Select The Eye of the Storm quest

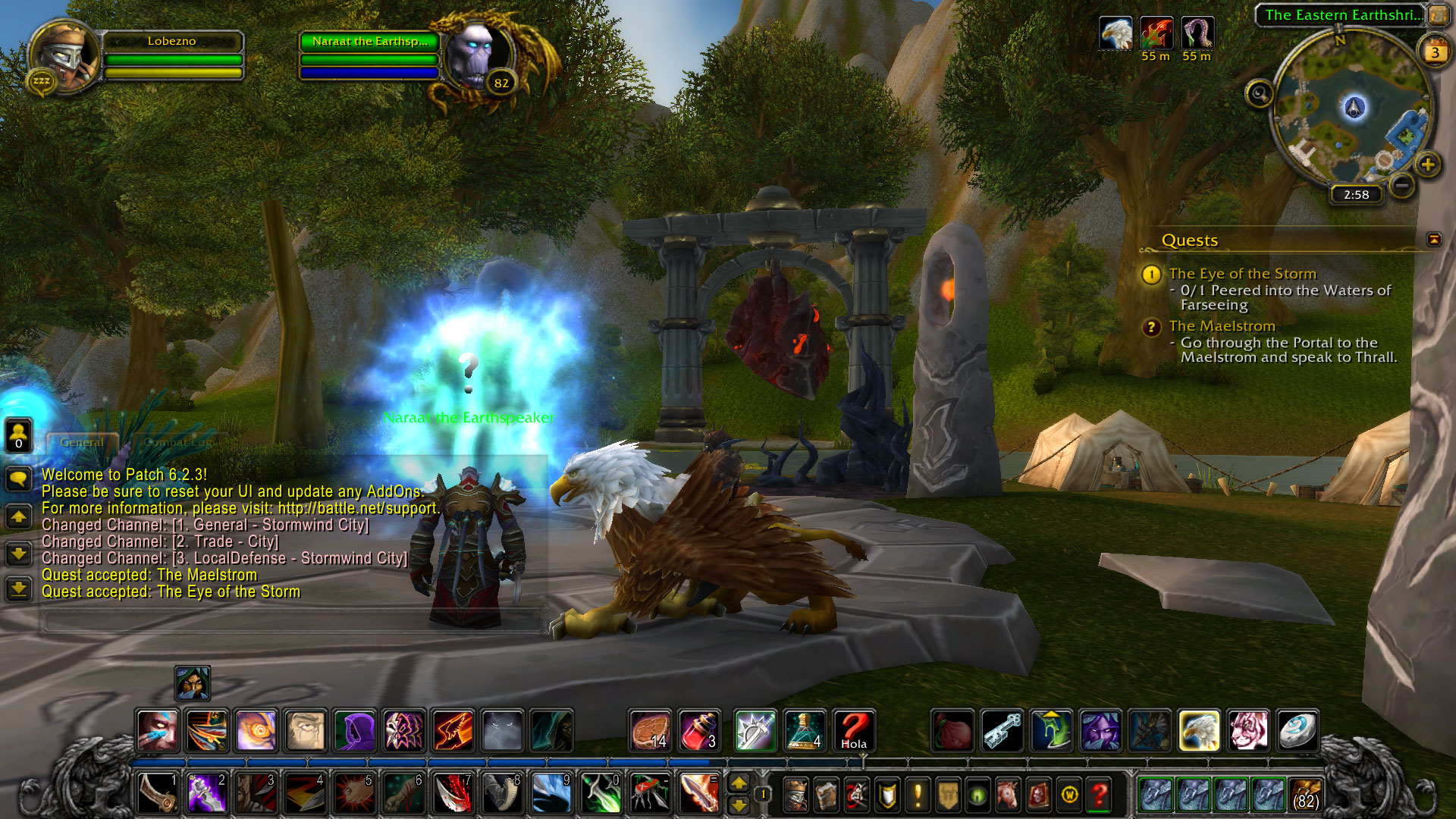click(x=1242, y=274)
